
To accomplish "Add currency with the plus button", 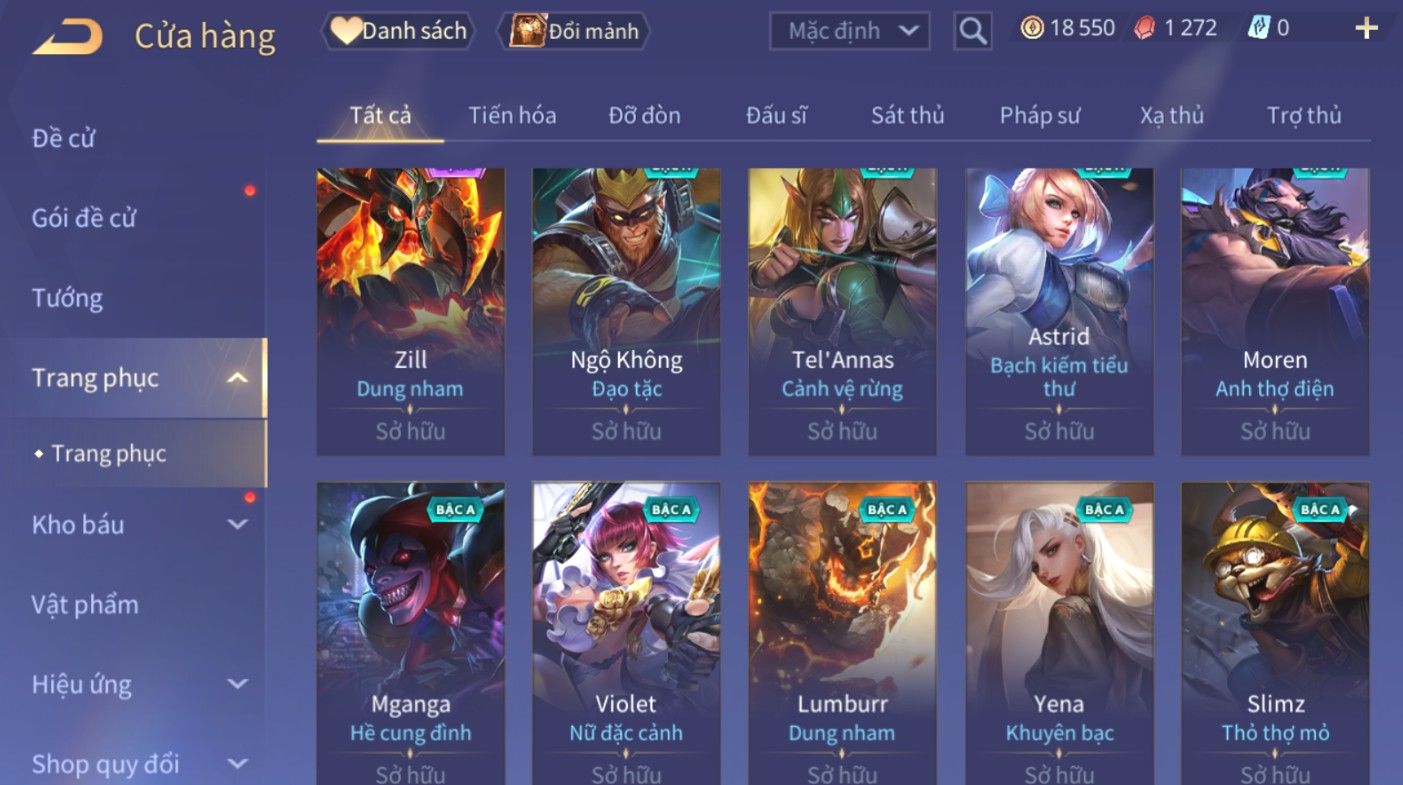I will point(1366,28).
